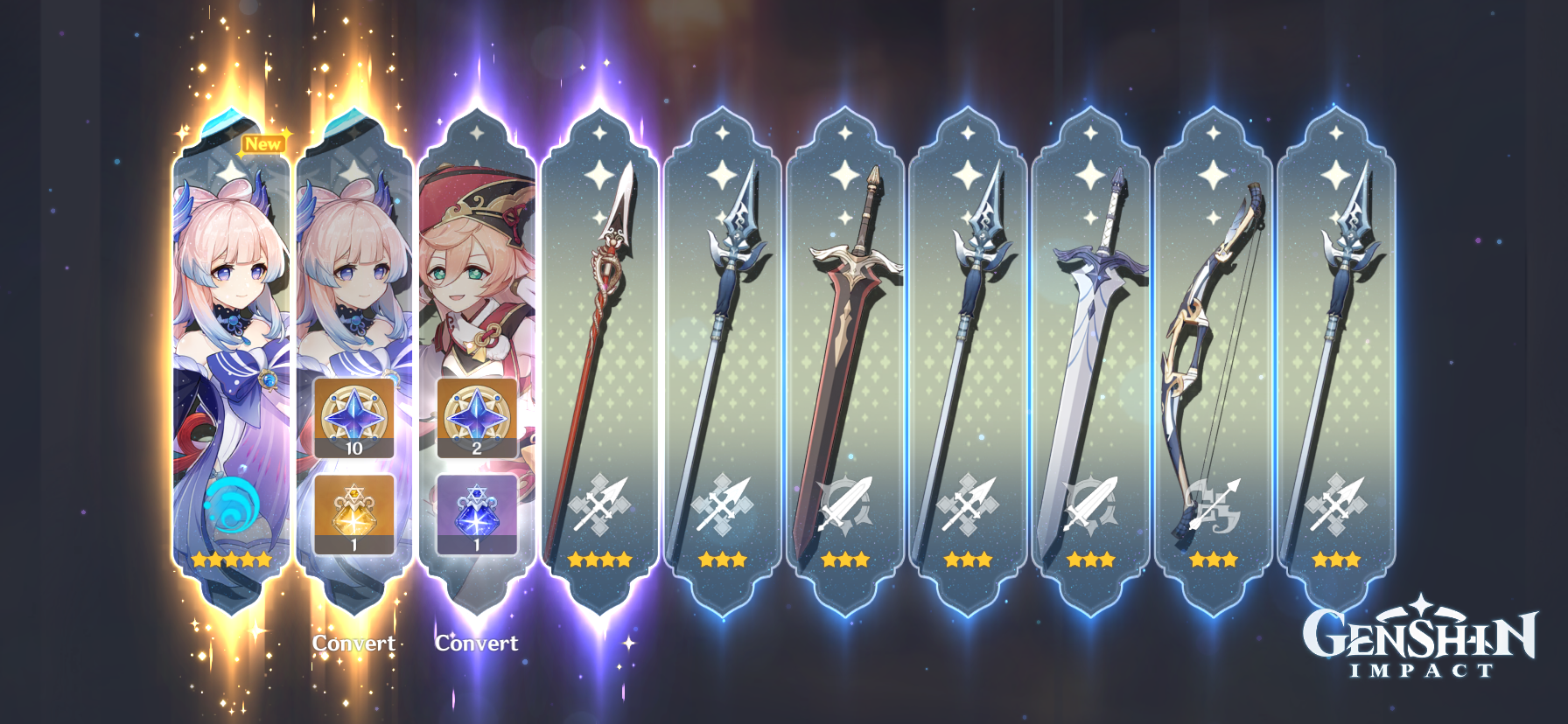Click Convert under the duplicate Kokomi card
Image resolution: width=1568 pixels, height=724 pixels.
point(353,642)
